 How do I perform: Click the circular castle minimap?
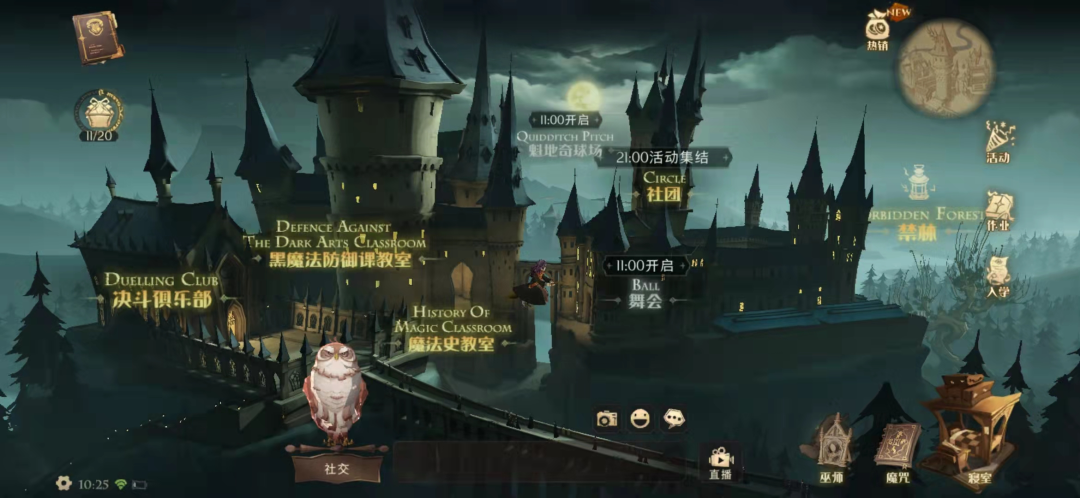click(x=945, y=67)
